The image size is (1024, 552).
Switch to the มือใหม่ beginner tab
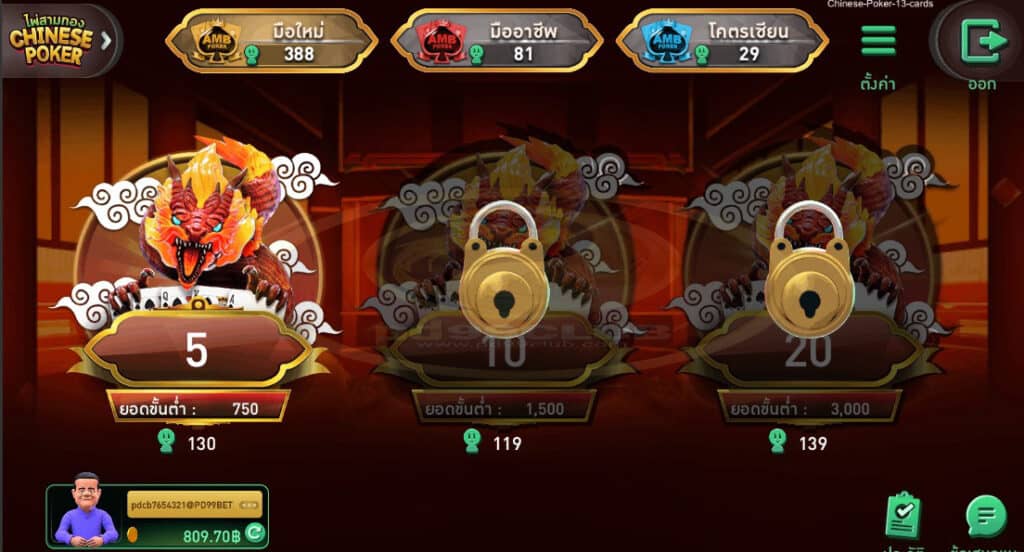[x=271, y=40]
